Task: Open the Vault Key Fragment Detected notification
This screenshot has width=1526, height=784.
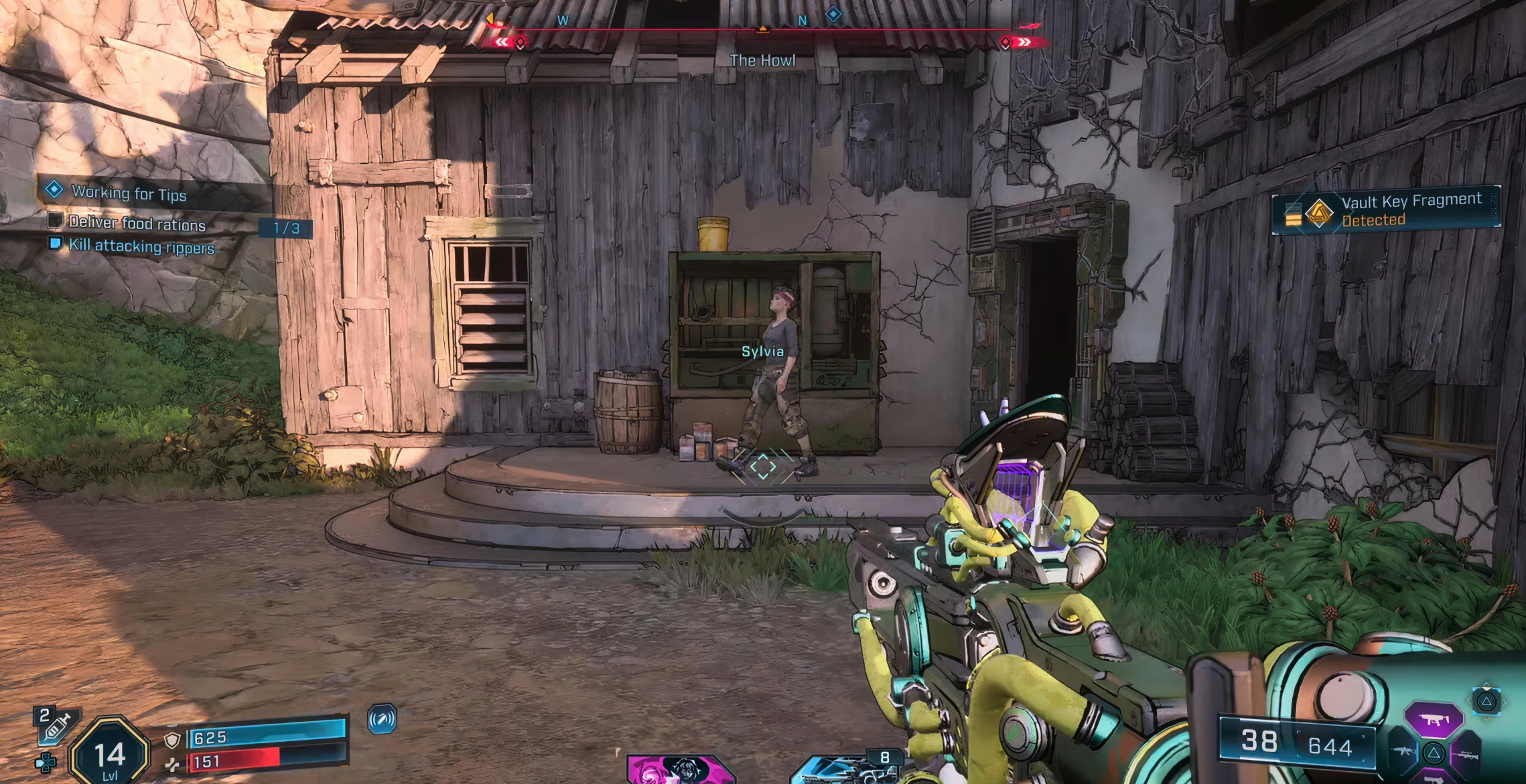Action: point(1386,210)
